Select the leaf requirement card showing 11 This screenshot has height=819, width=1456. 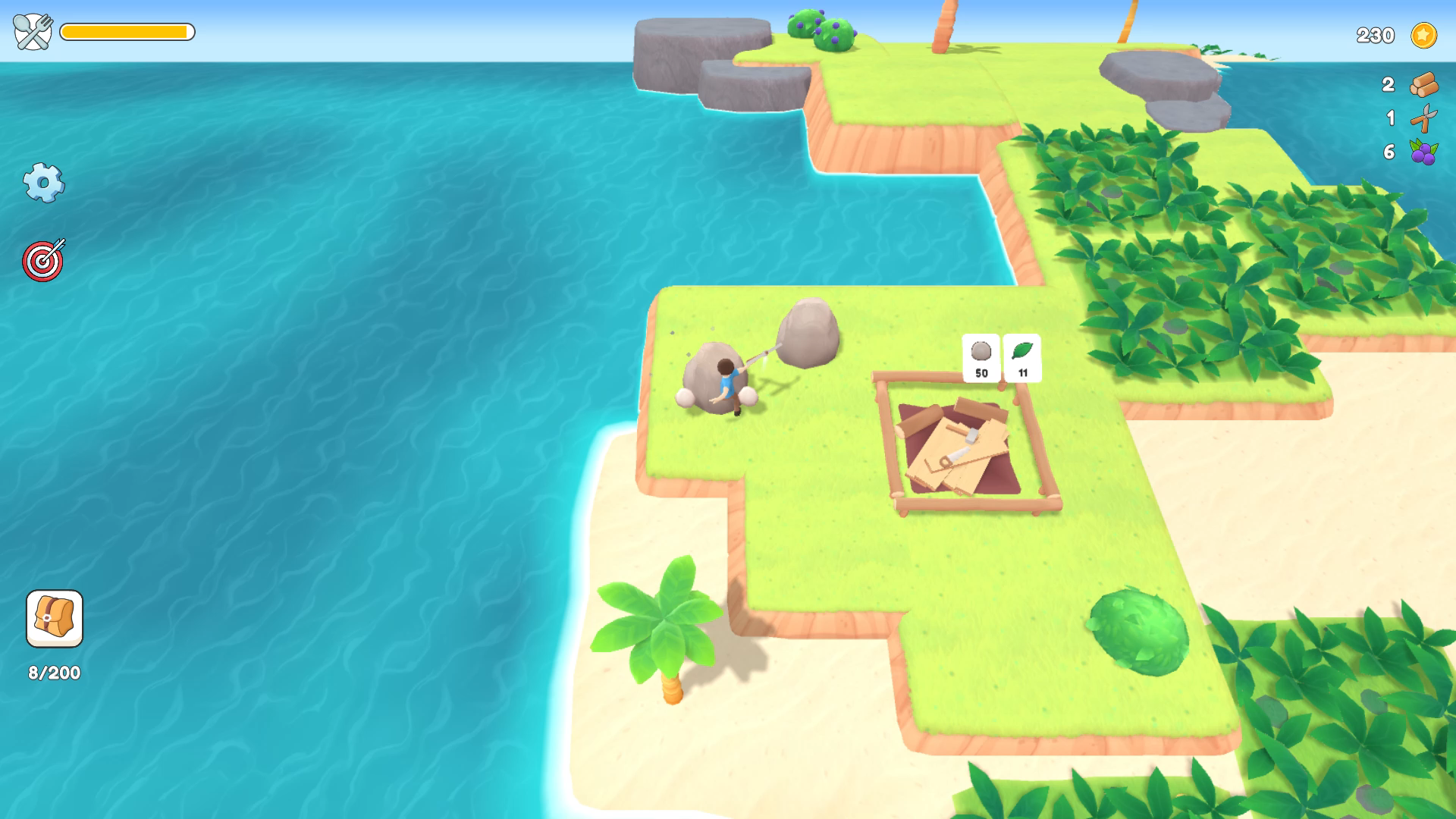point(1022,356)
